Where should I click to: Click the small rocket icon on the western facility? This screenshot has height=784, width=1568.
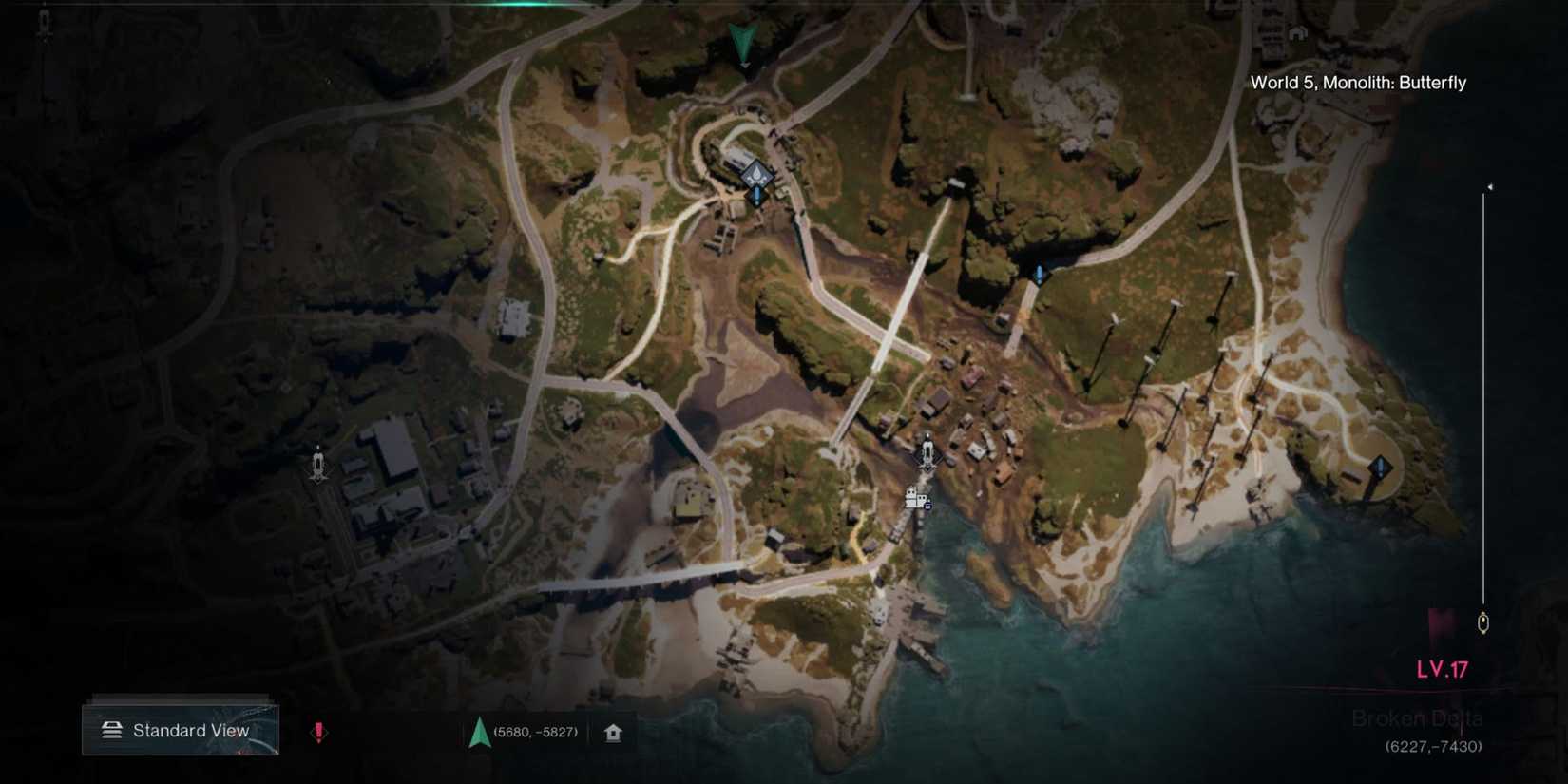tap(317, 463)
